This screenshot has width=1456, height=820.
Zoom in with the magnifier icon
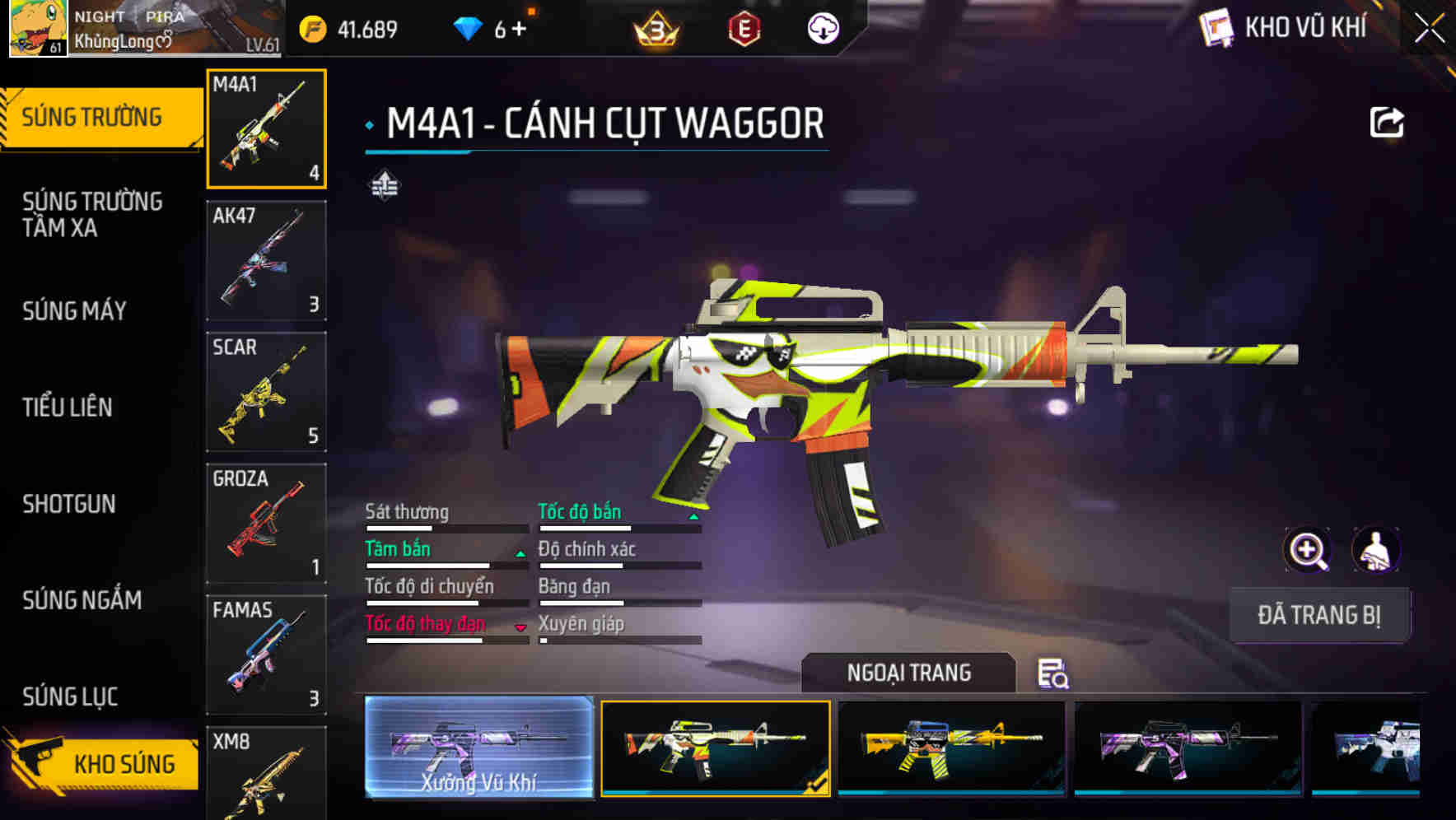1307,550
